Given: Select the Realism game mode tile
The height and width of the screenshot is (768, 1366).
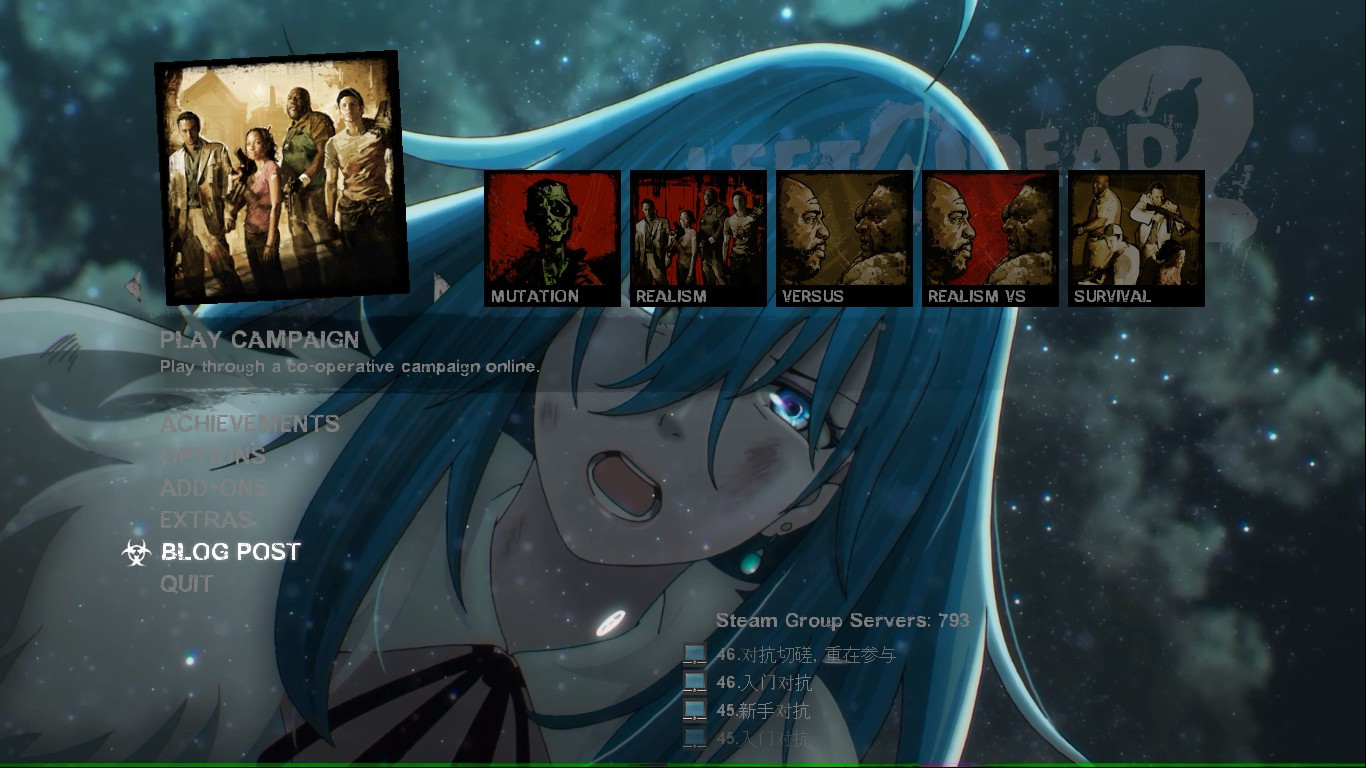Looking at the screenshot, I should point(697,235).
